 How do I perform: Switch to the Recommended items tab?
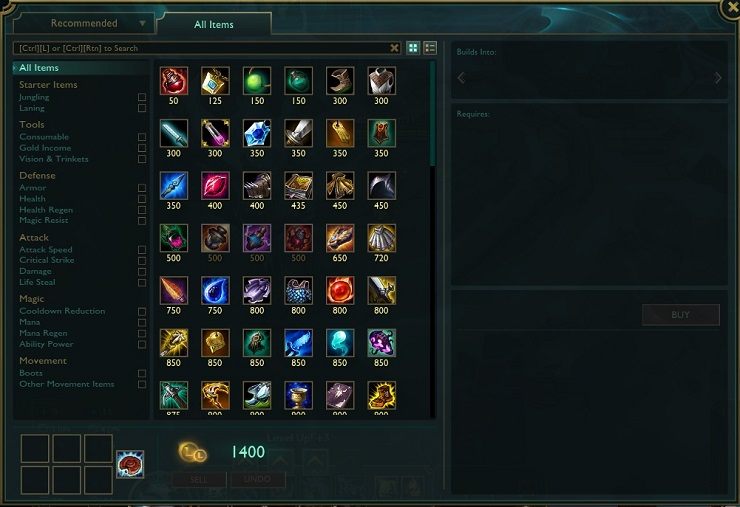coord(84,23)
